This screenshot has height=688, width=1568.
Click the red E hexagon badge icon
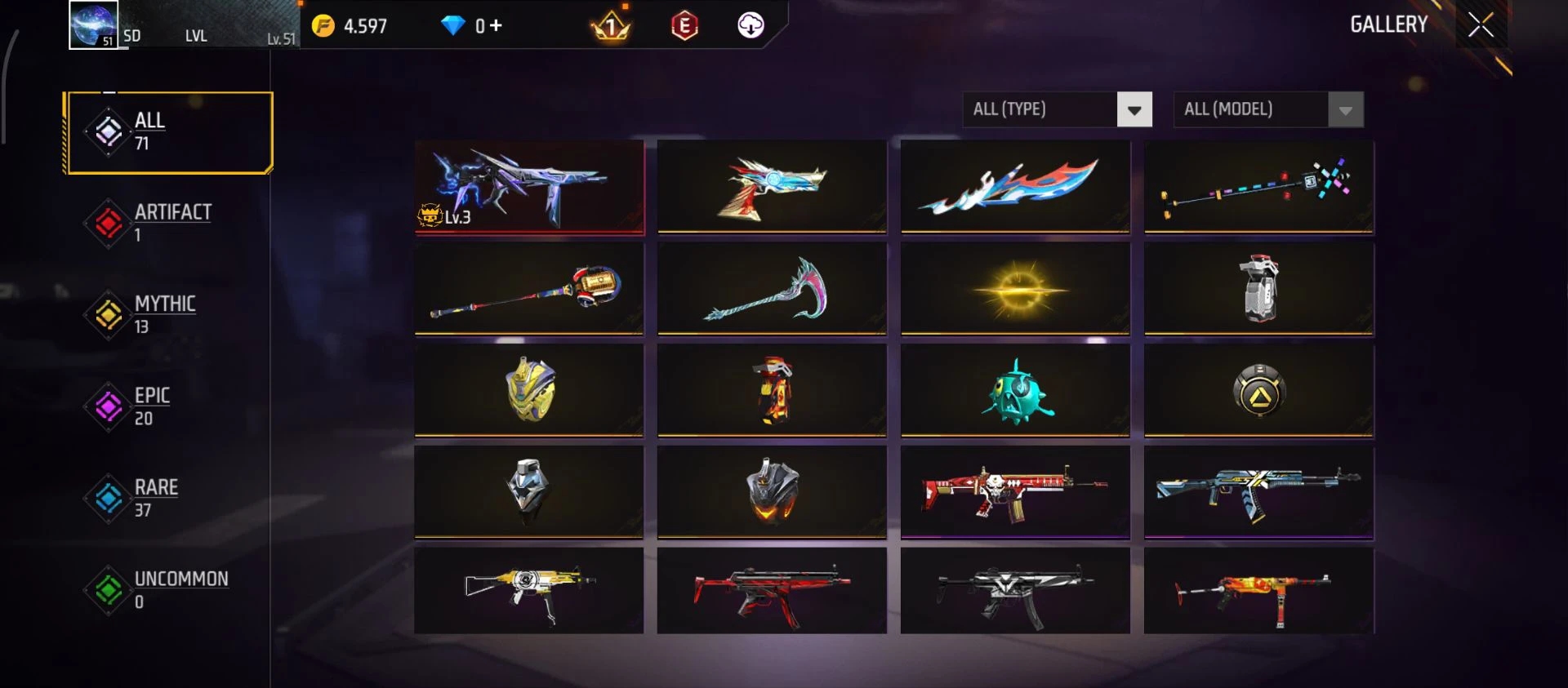[x=684, y=26]
